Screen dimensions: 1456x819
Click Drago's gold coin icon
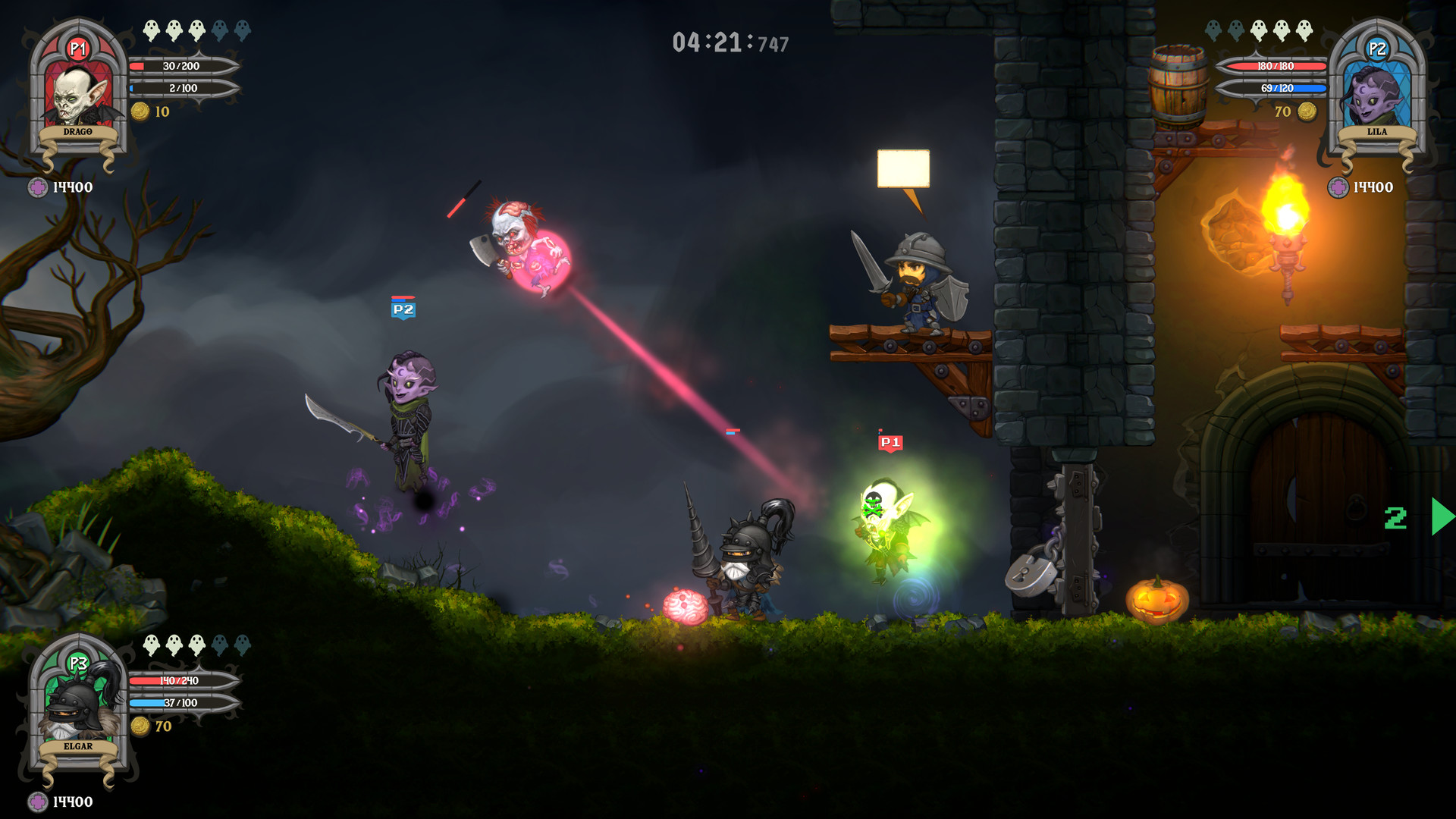[140, 111]
